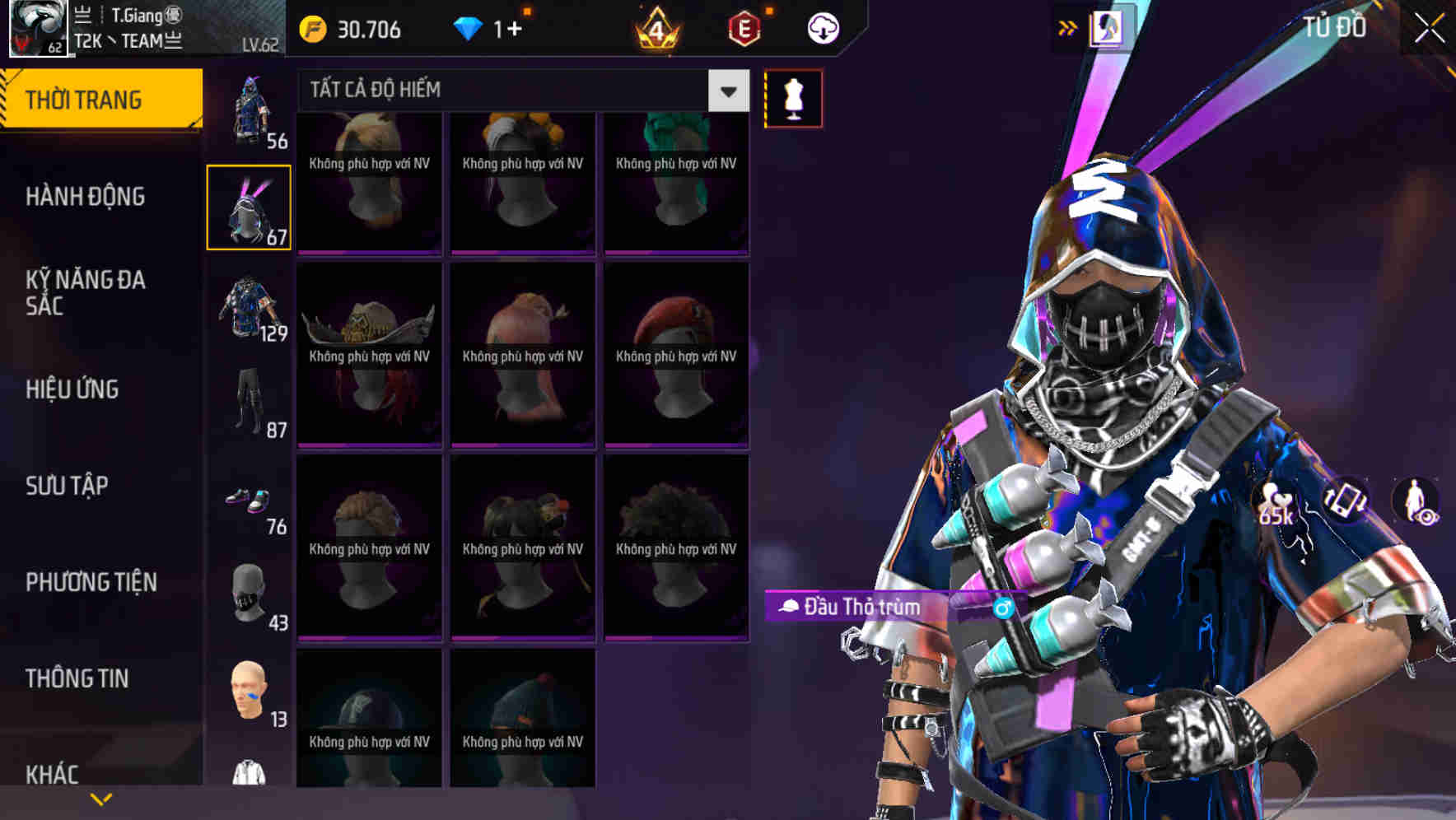Screen dimensions: 1456x820
Task: Click the heart icon showing 65k likes
Action: pyautogui.click(x=1273, y=501)
